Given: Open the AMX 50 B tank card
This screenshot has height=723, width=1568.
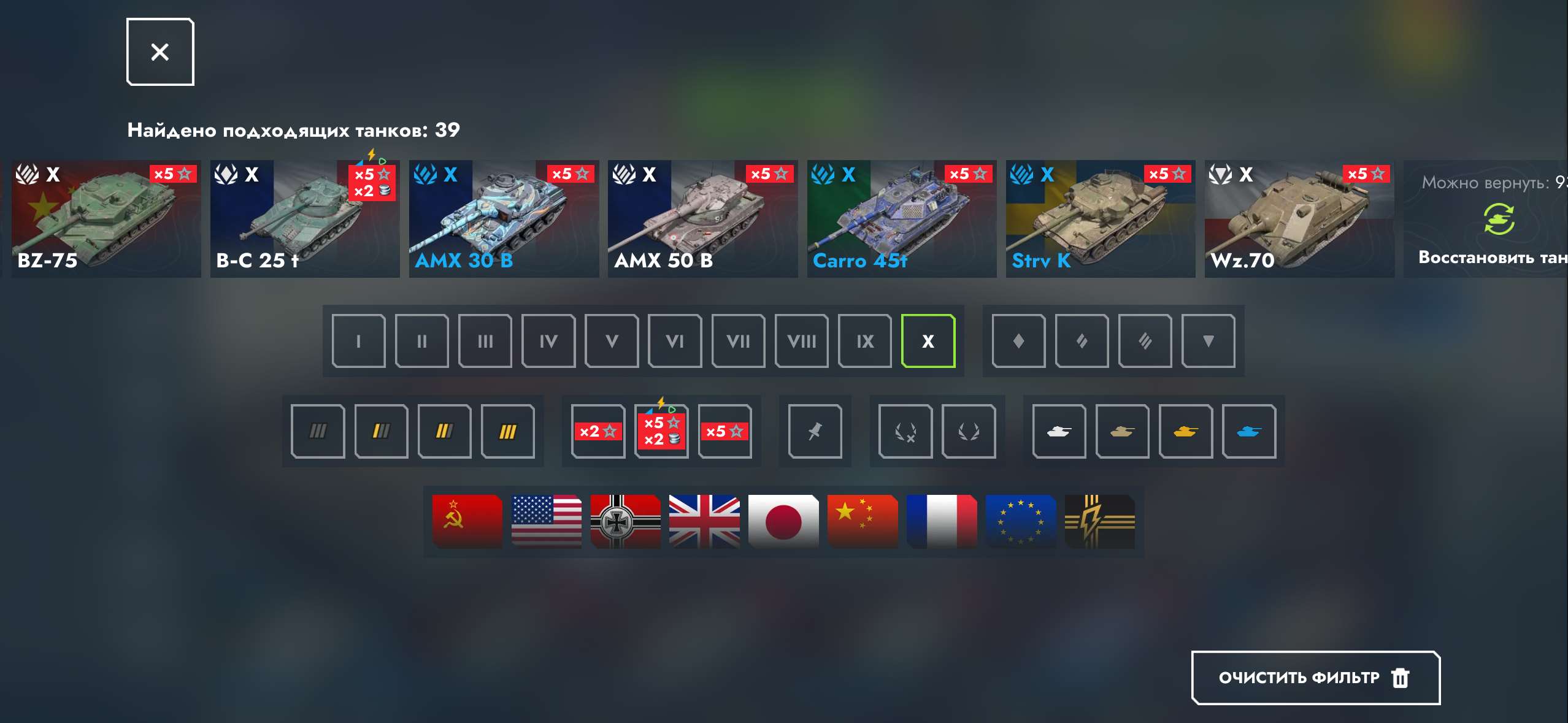Looking at the screenshot, I should point(702,219).
